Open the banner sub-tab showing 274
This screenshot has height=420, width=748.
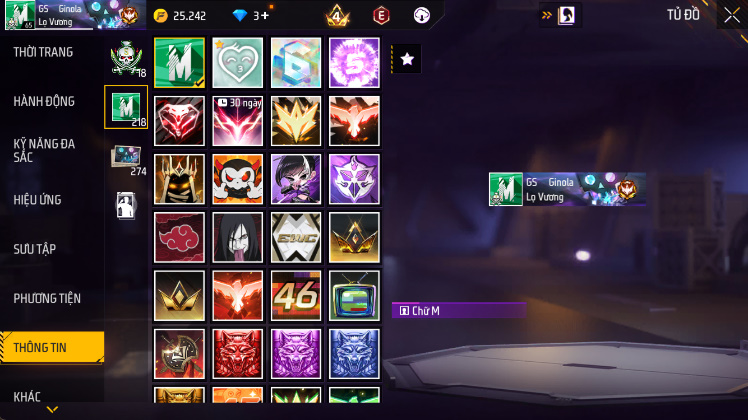[126, 157]
